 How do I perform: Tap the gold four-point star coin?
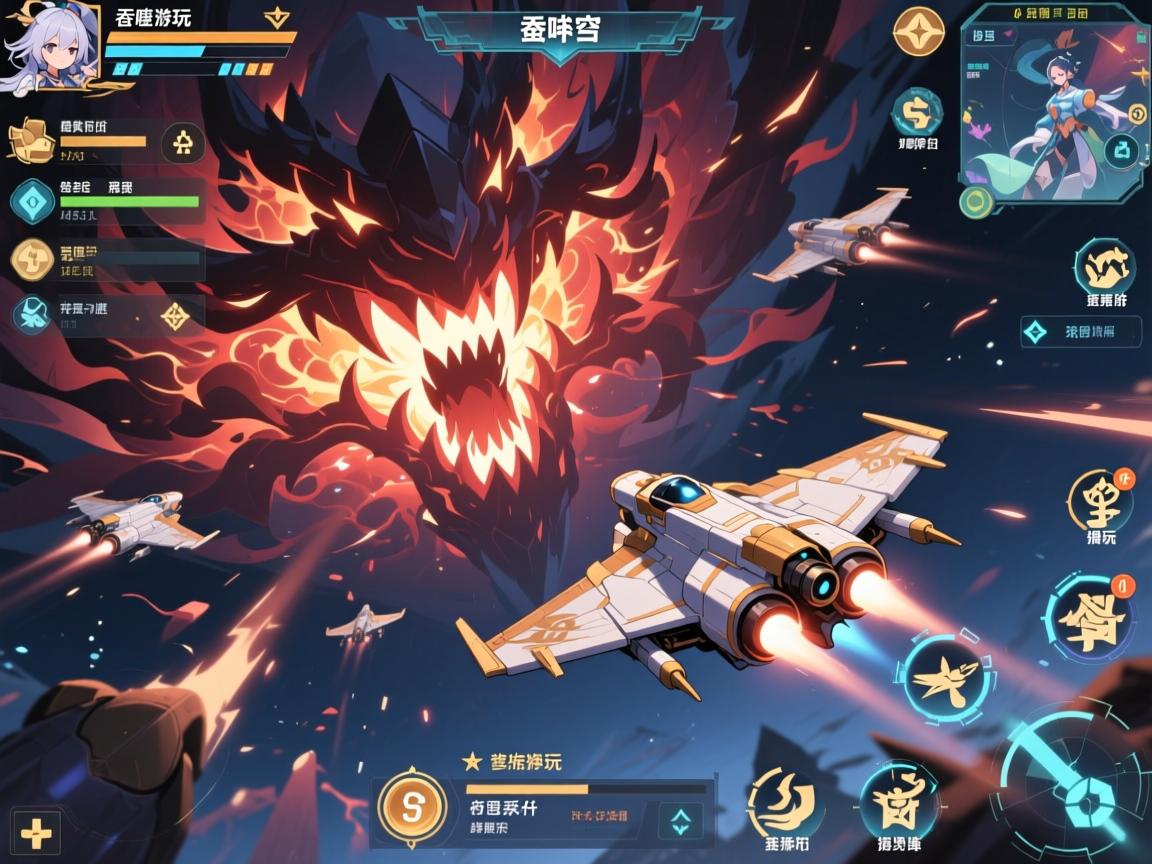[x=918, y=32]
